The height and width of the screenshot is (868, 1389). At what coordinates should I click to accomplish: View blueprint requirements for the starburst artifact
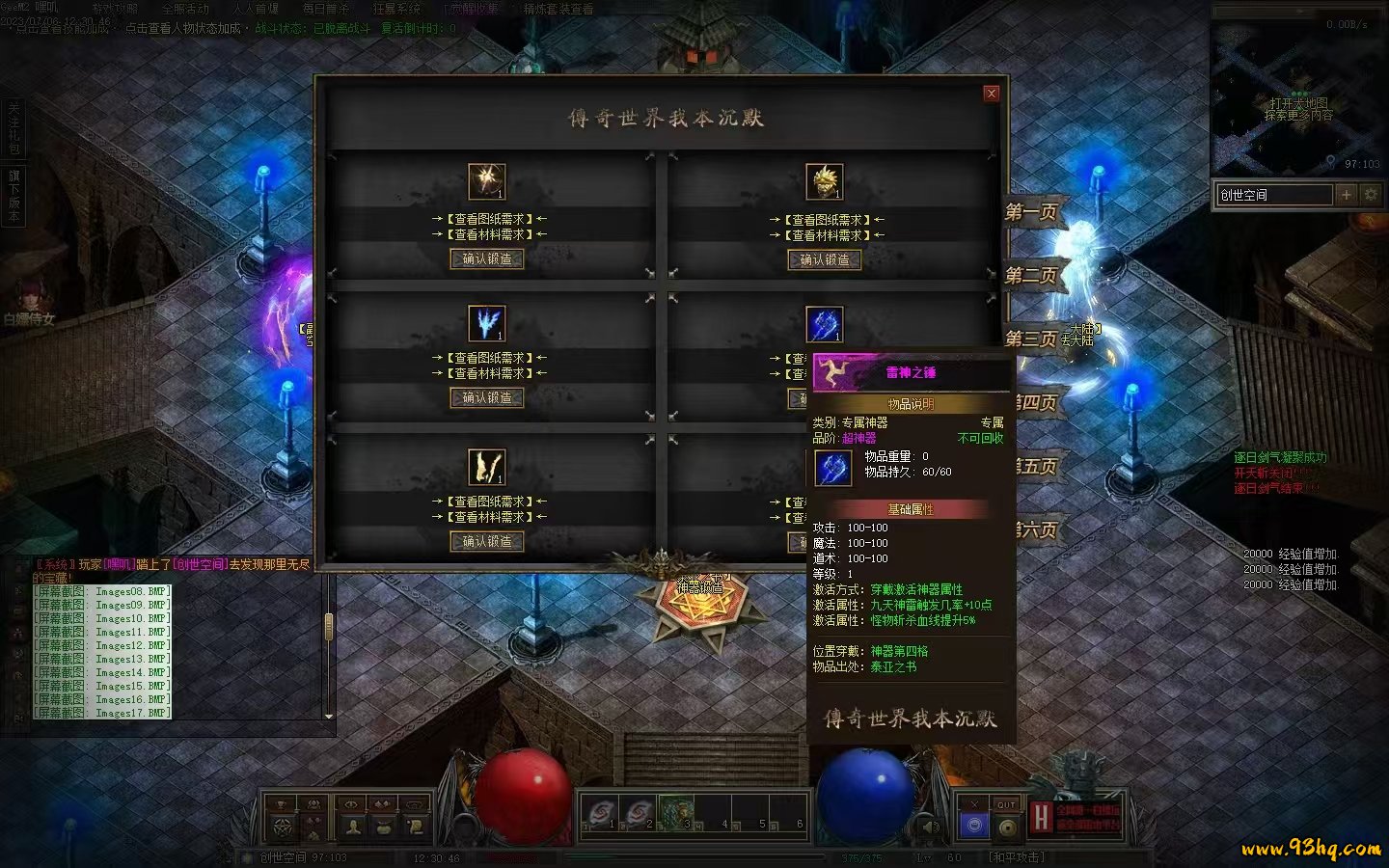[x=487, y=219]
